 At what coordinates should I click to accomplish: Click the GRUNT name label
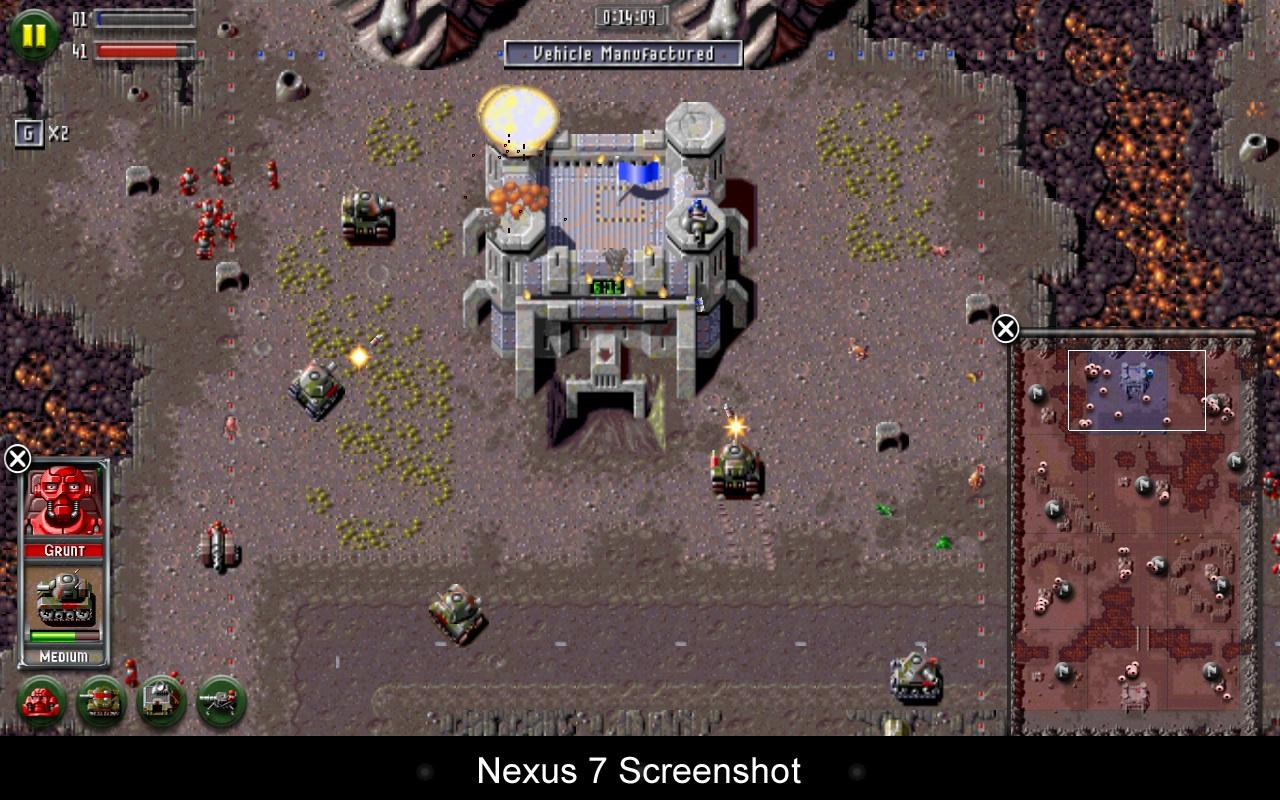click(63, 548)
